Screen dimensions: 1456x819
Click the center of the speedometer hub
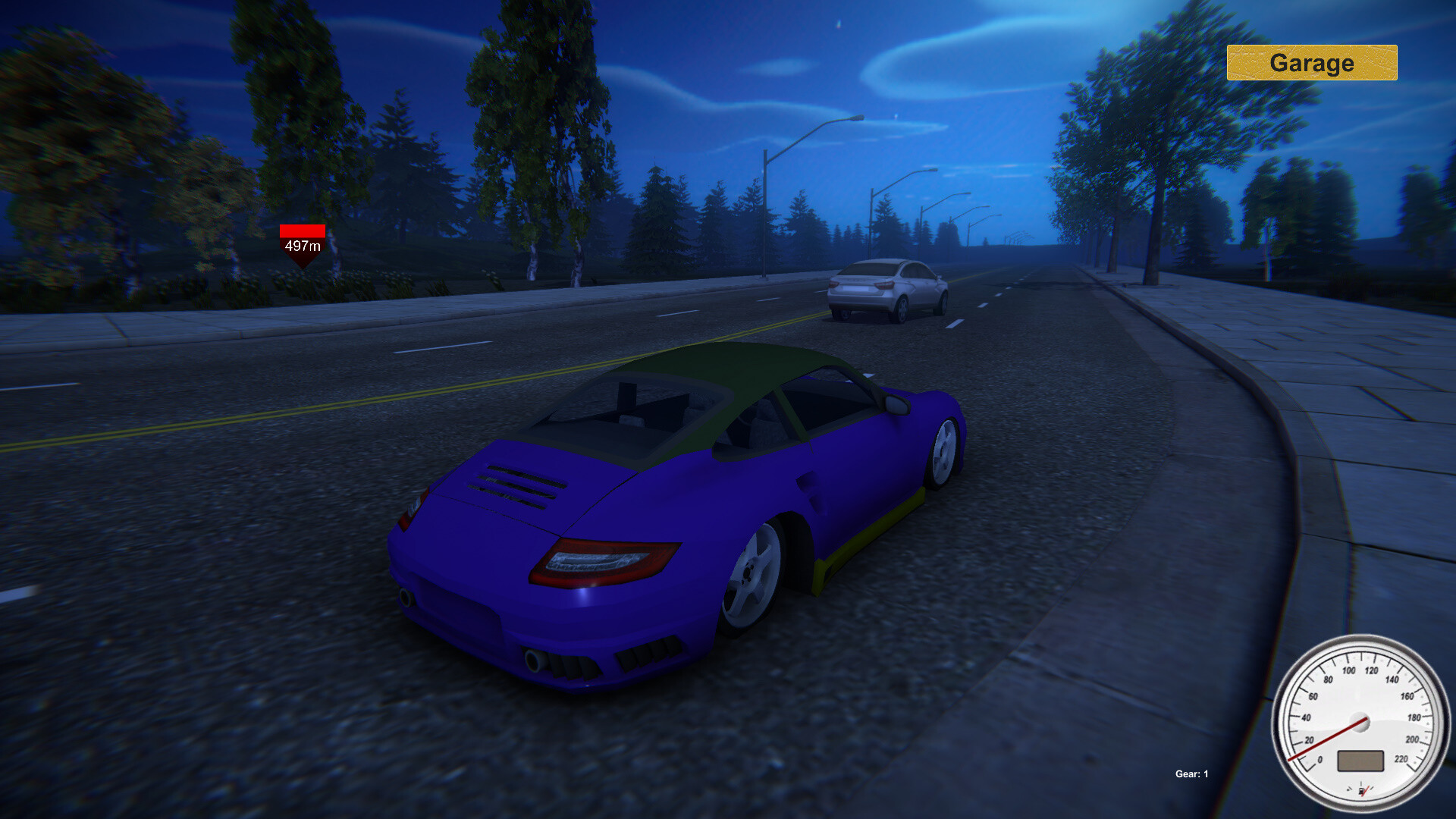pos(1360,721)
